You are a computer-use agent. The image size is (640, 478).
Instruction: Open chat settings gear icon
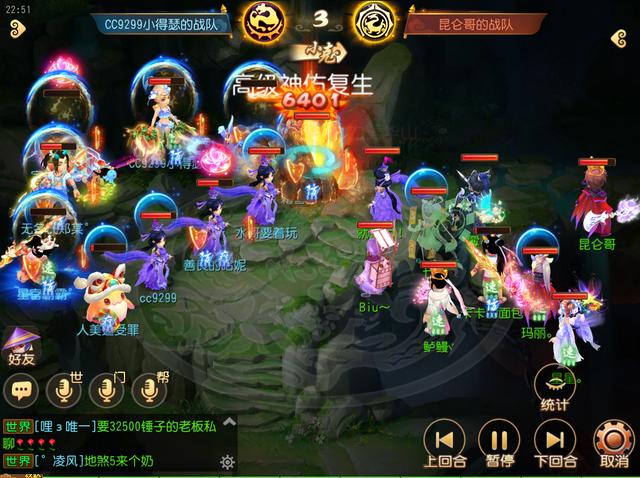[x=227, y=462]
